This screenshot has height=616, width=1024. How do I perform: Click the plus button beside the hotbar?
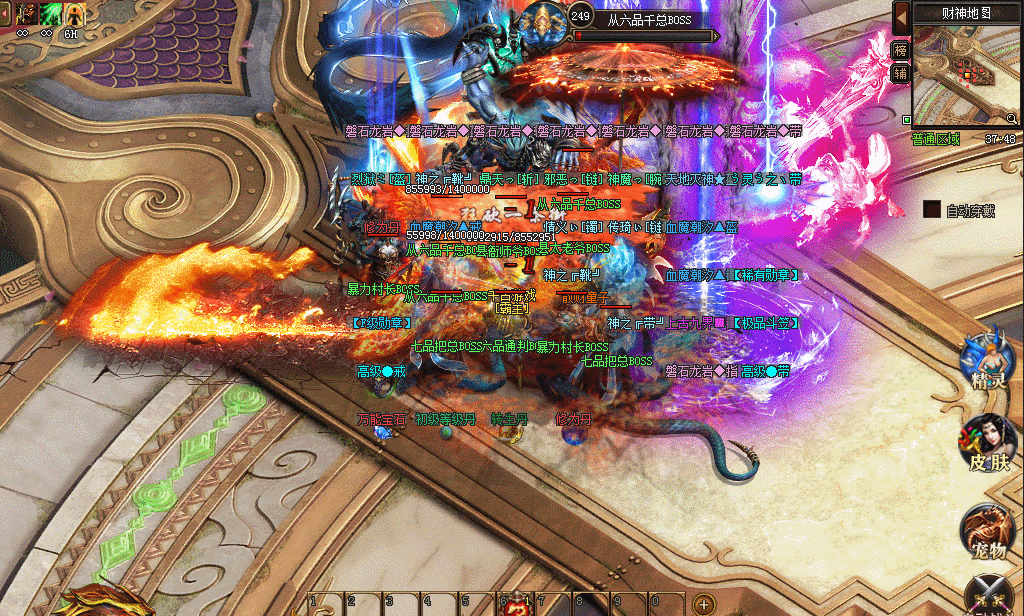[x=703, y=605]
